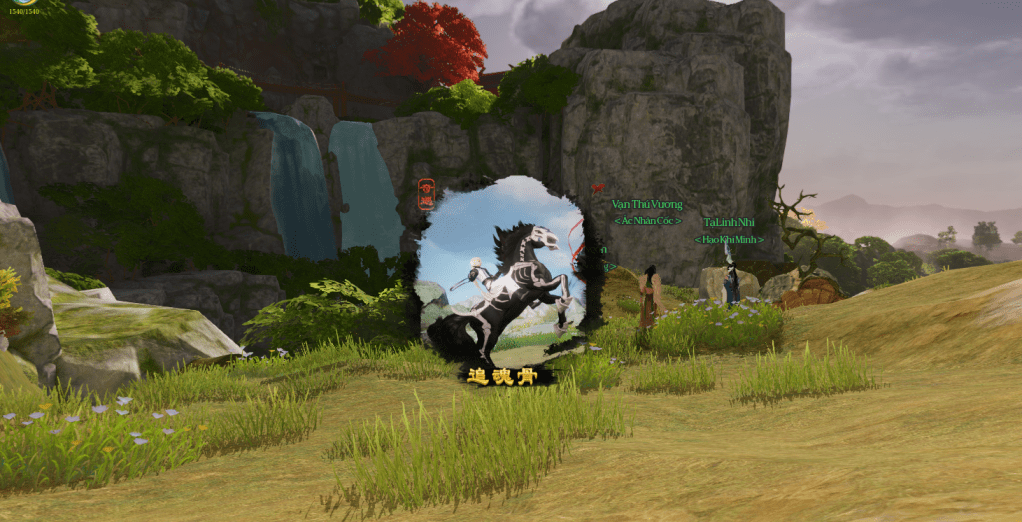Viewport: 1022px width, 522px height.
Task: Select the Vạn Thú Vương nameplate
Action: 647,205
